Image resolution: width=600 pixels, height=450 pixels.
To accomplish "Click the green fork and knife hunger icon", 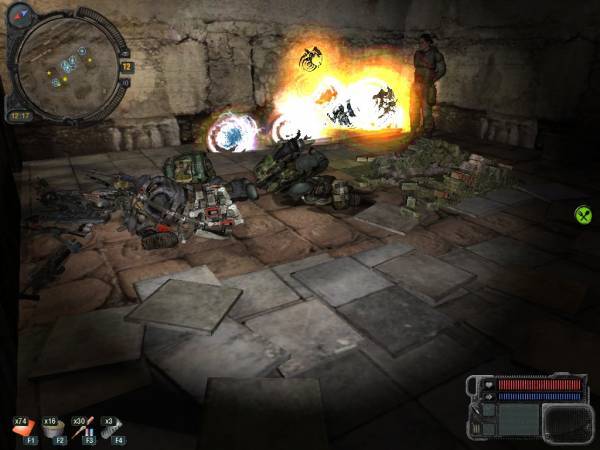I will pos(583,213).
